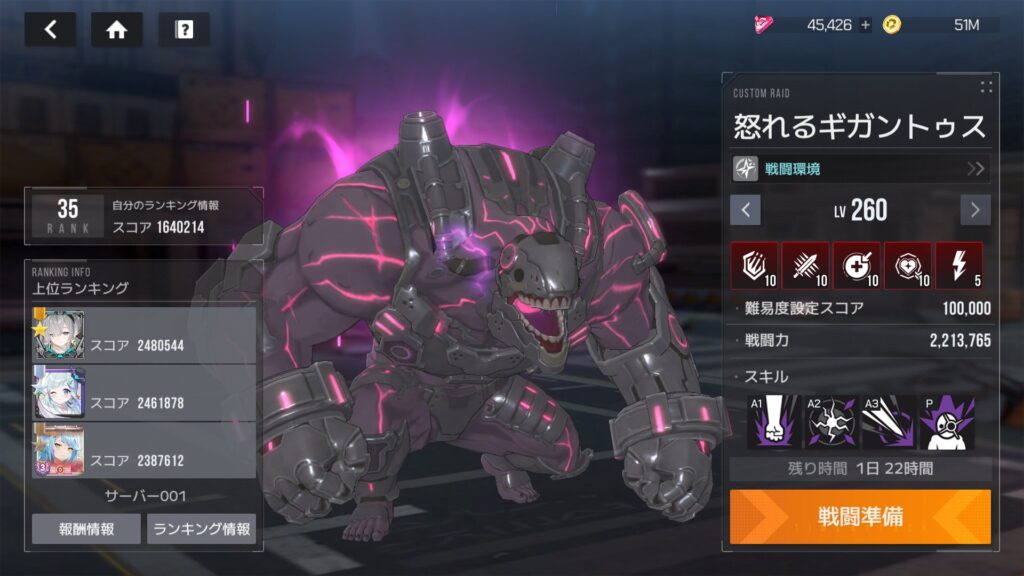Increase the raid level with right arrow
The width and height of the screenshot is (1024, 576).
tap(975, 210)
